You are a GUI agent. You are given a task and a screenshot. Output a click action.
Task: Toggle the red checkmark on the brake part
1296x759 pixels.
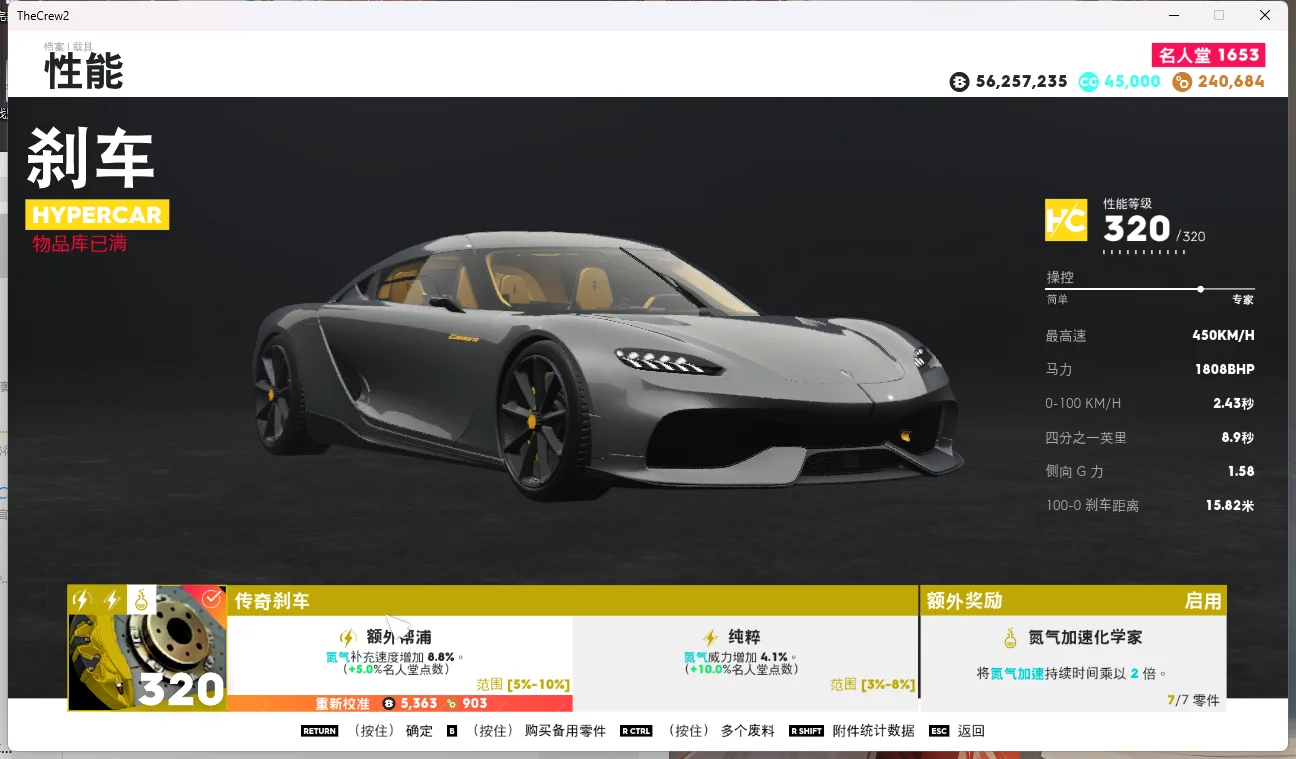(210, 598)
